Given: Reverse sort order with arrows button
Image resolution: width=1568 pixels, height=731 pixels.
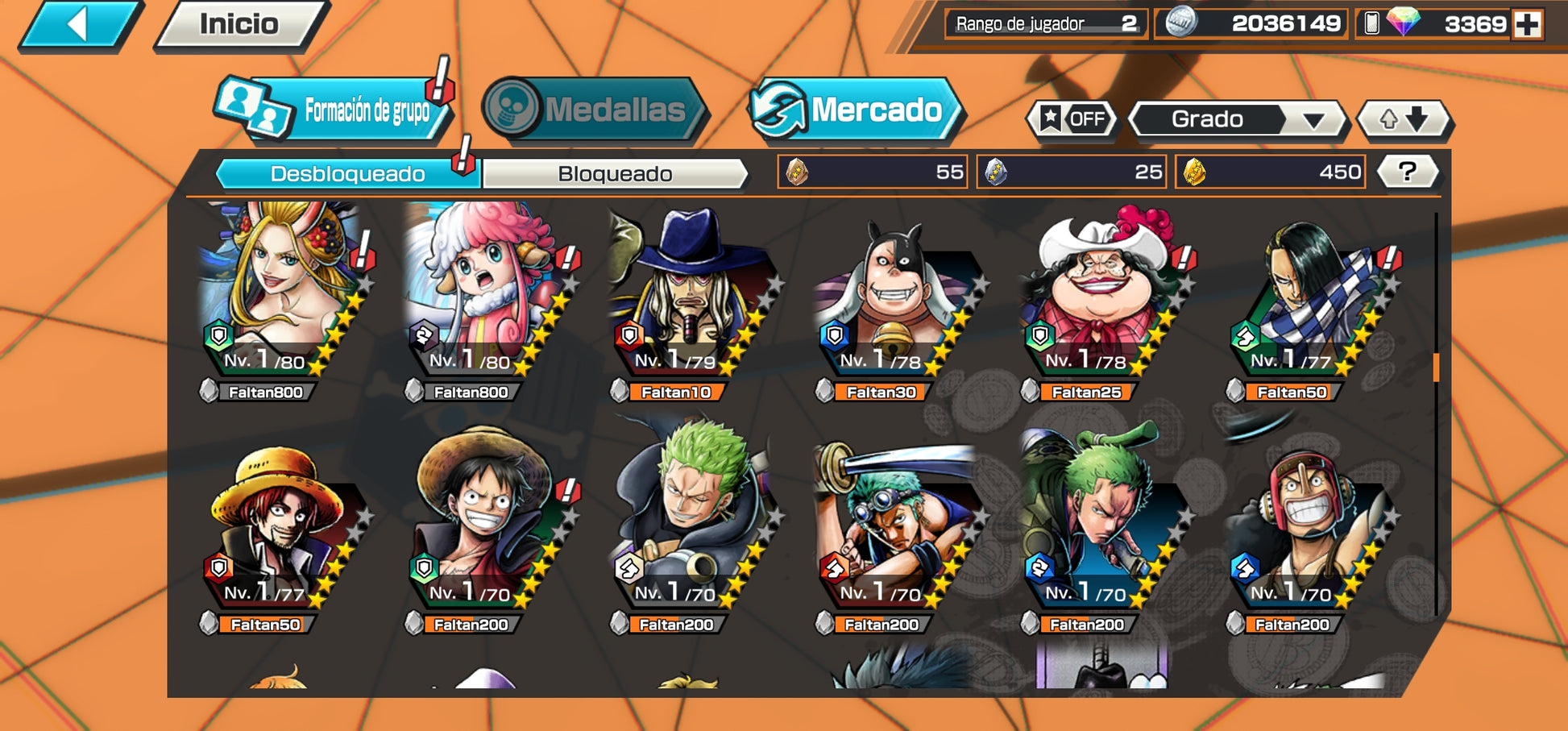Looking at the screenshot, I should 1404,119.
